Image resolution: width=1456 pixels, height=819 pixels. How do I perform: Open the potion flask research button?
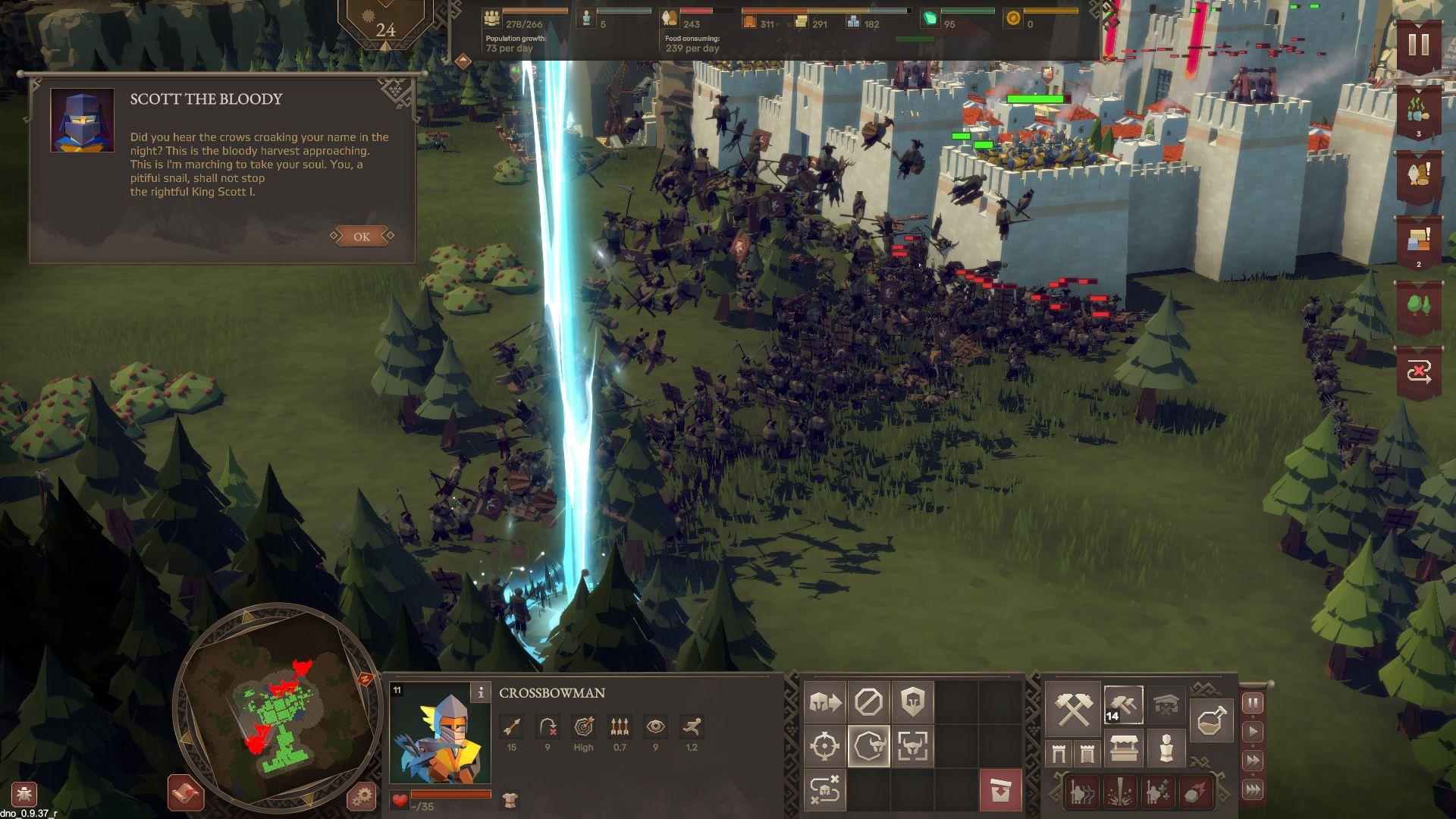click(1210, 720)
